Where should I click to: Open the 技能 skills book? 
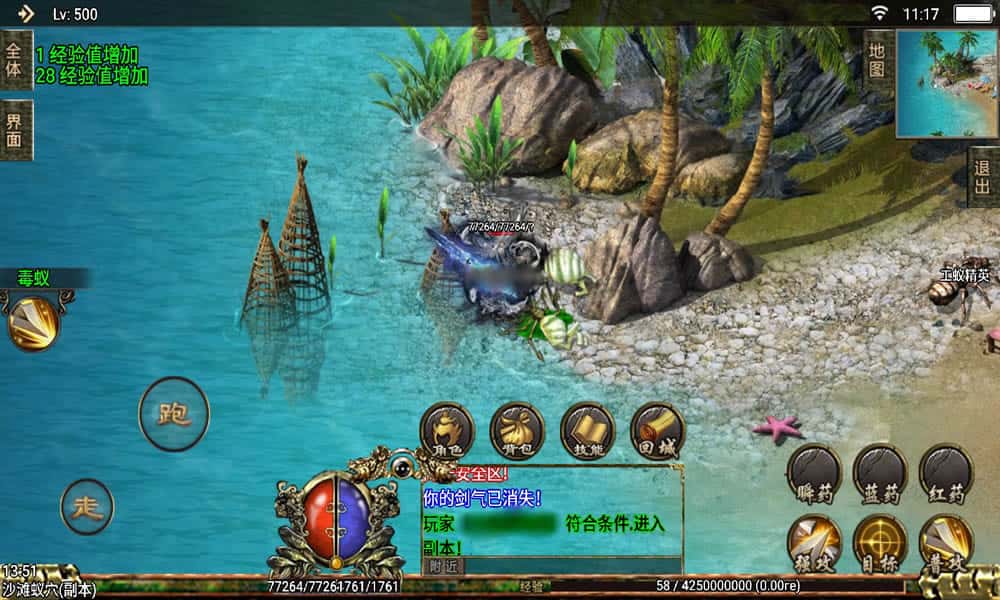pos(587,430)
